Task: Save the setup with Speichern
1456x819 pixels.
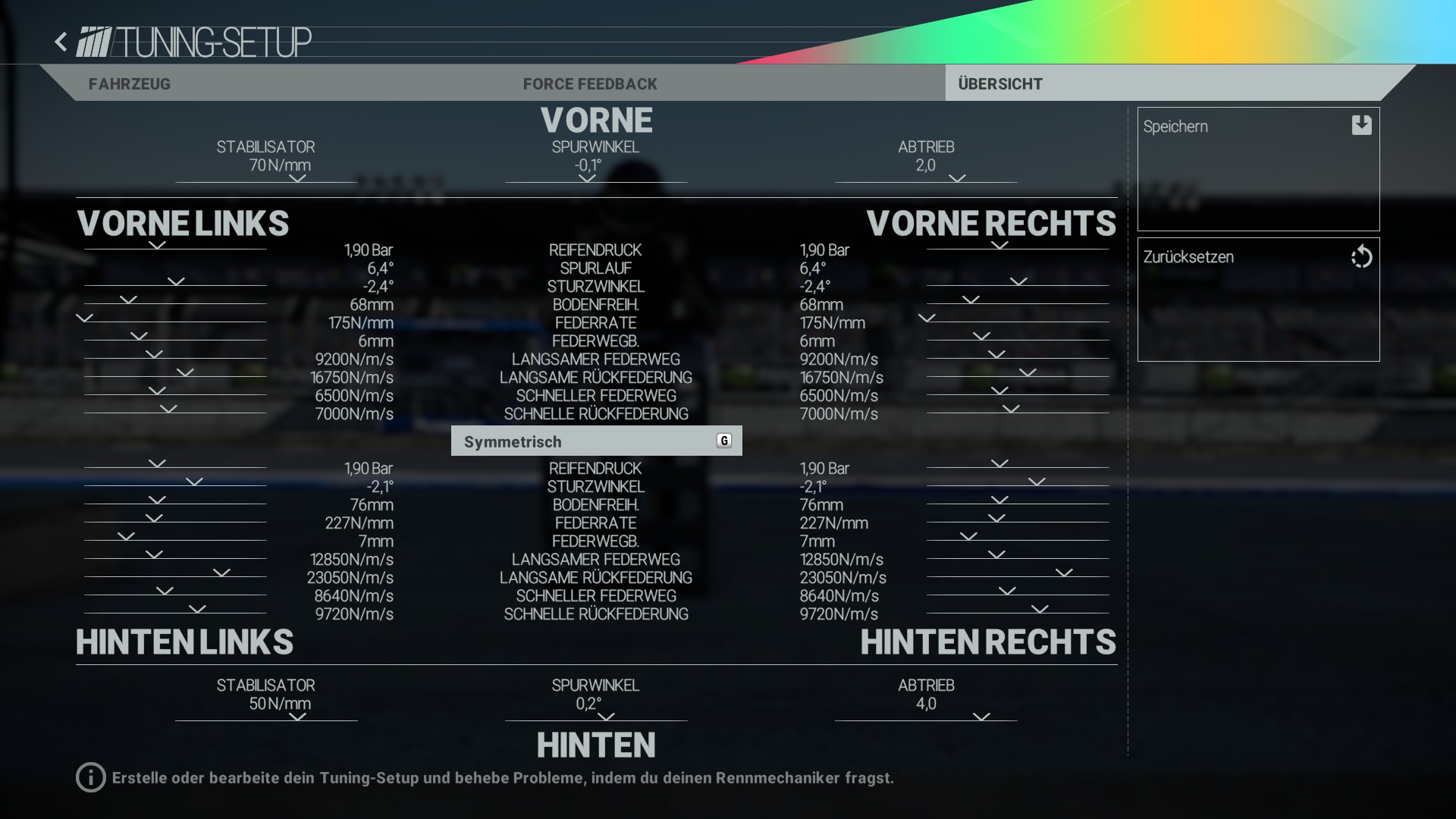Action: (1258, 168)
